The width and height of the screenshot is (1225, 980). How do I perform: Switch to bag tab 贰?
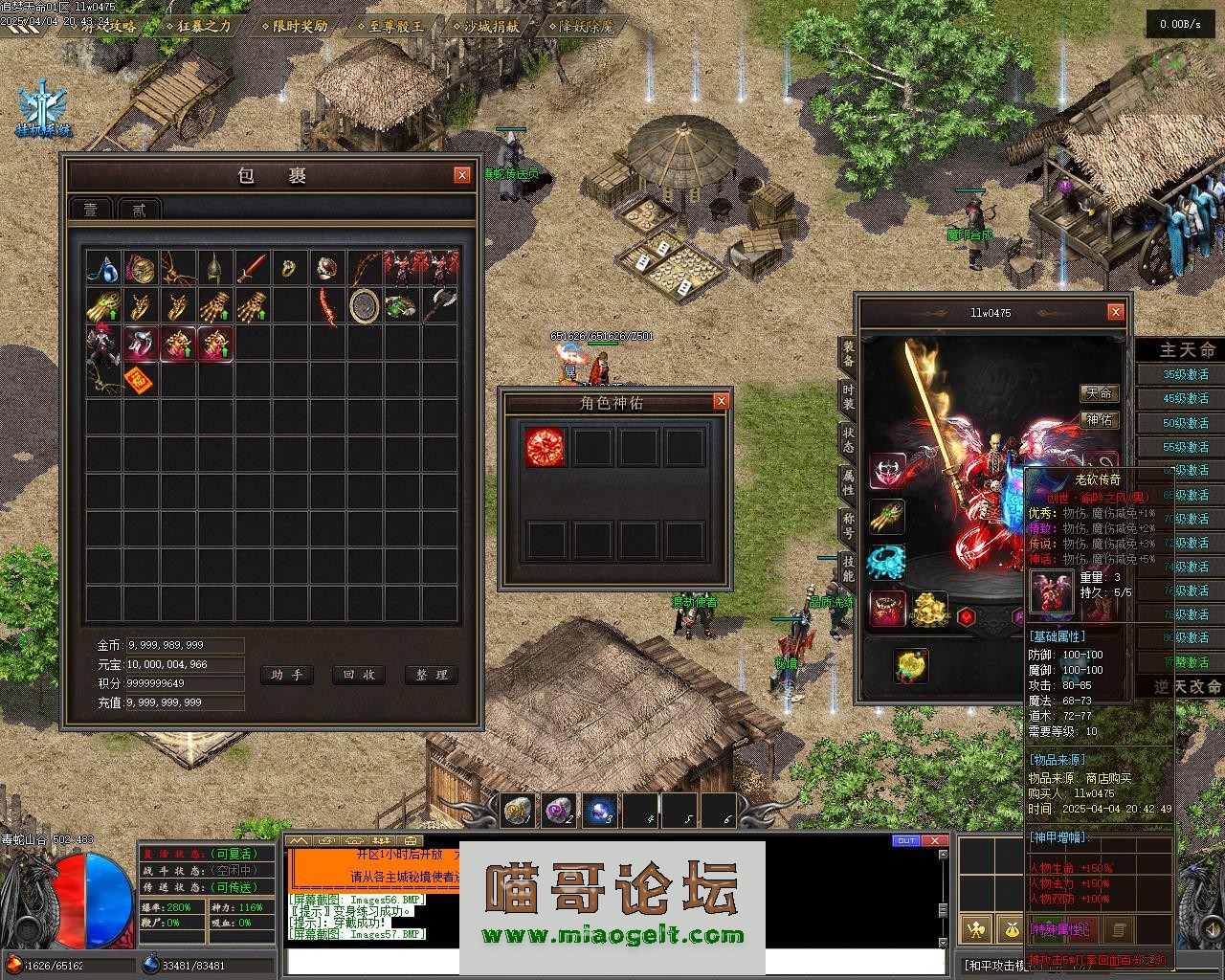[x=140, y=210]
